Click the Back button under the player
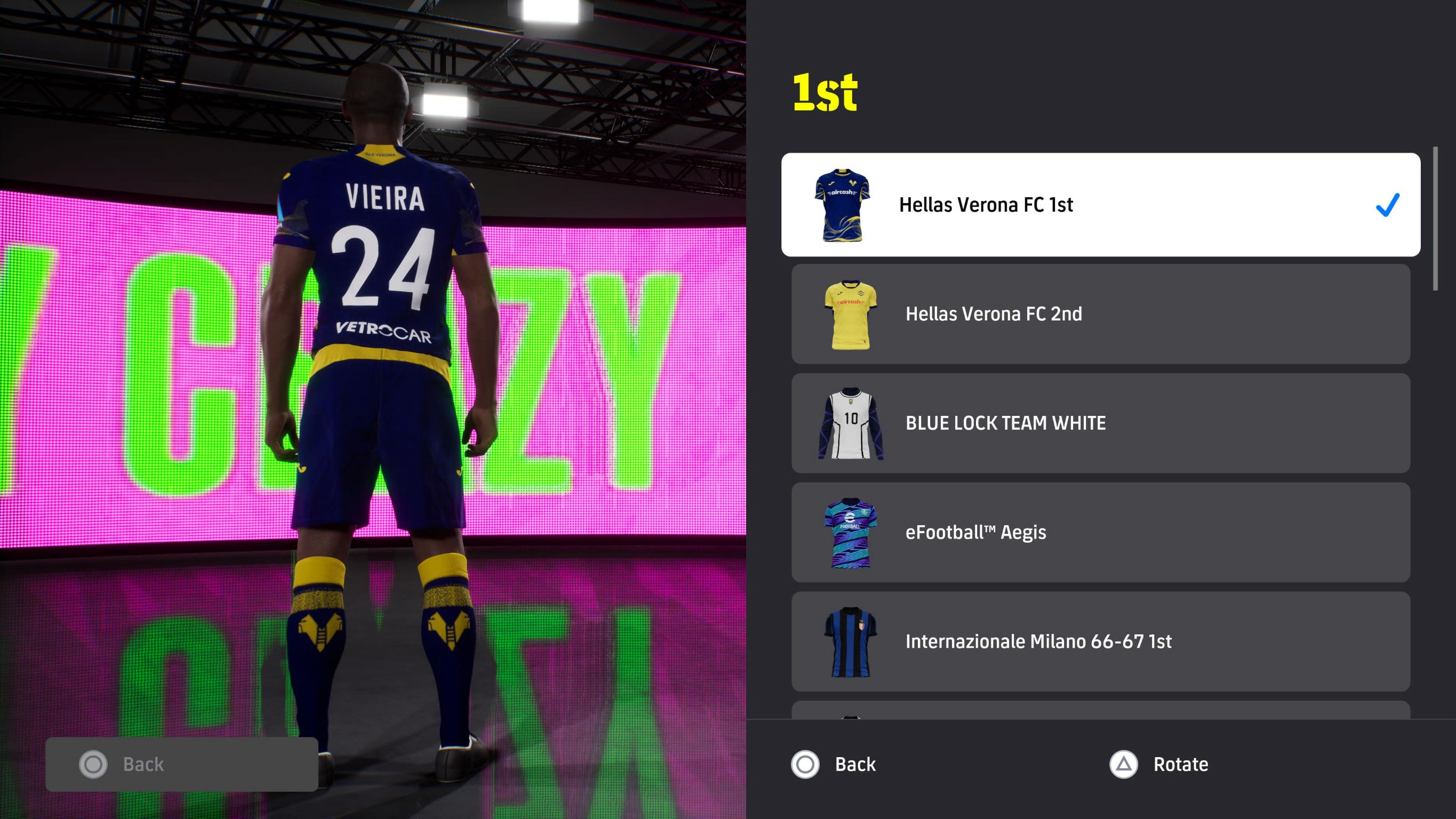The width and height of the screenshot is (1456, 819). pos(181,764)
